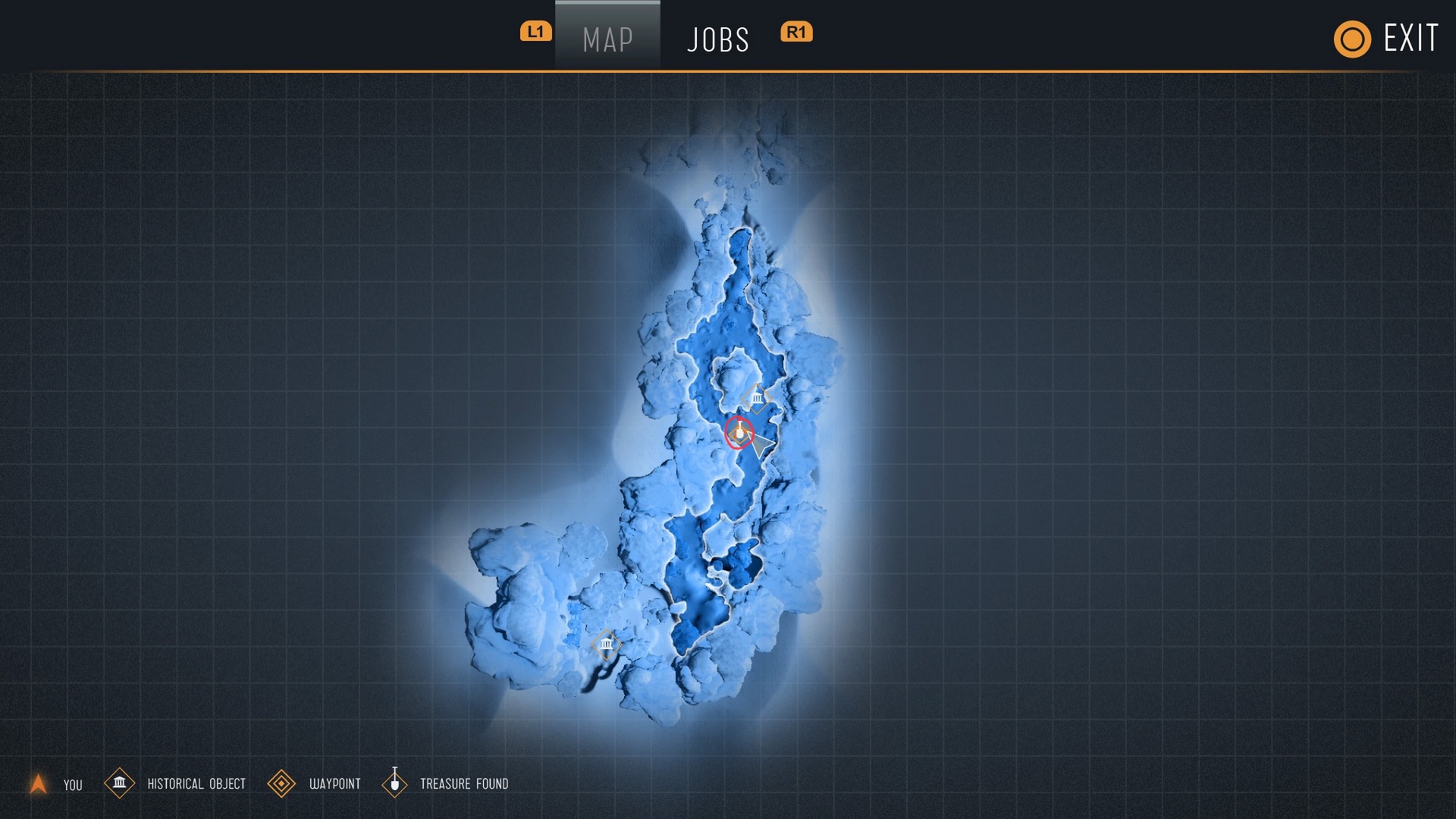
Task: Click the Treasure Found legend entry
Action: [446, 783]
